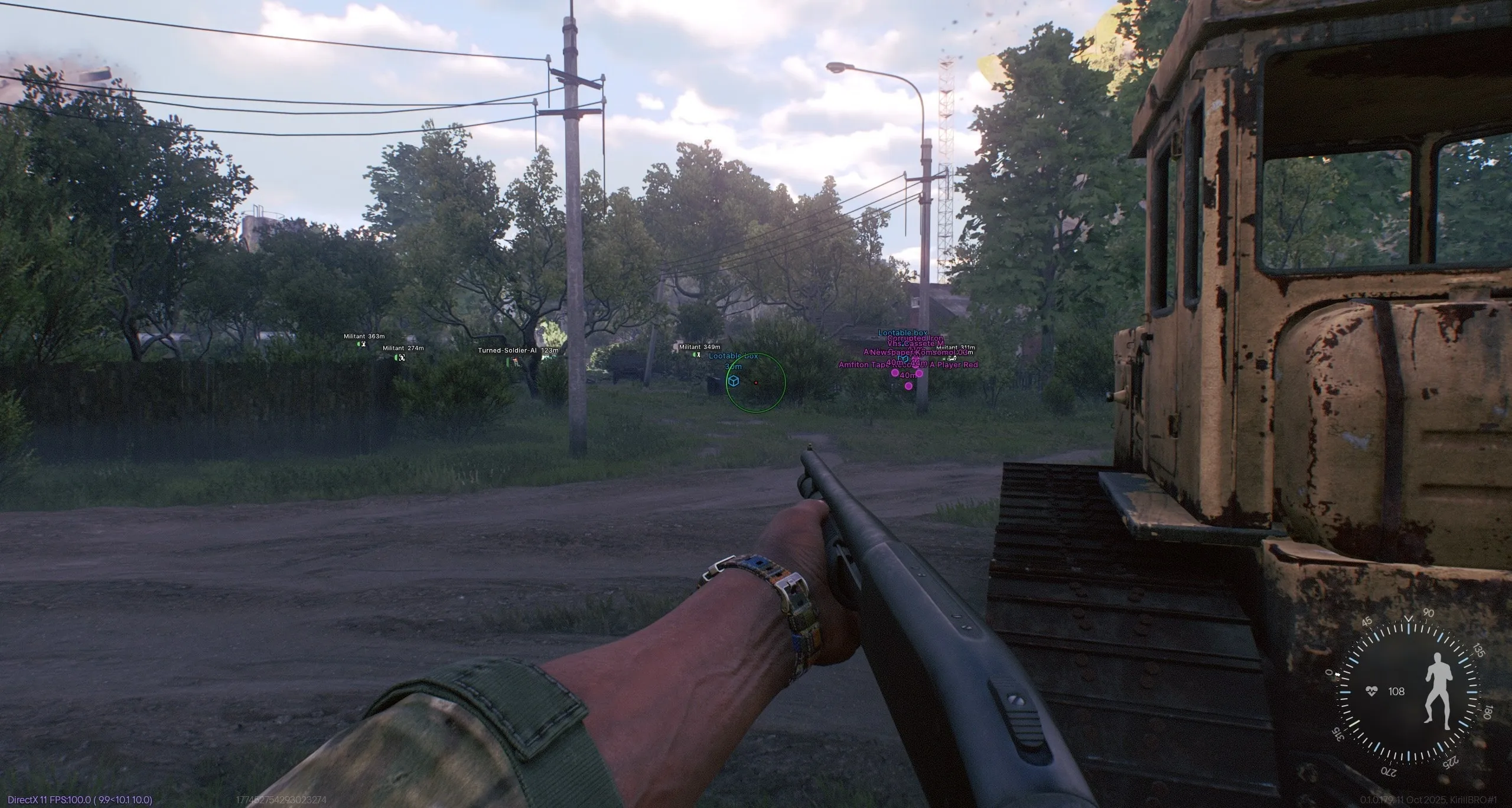Select the Militant 274m marker icon
This screenshot has width=1512, height=808.
pos(401,357)
